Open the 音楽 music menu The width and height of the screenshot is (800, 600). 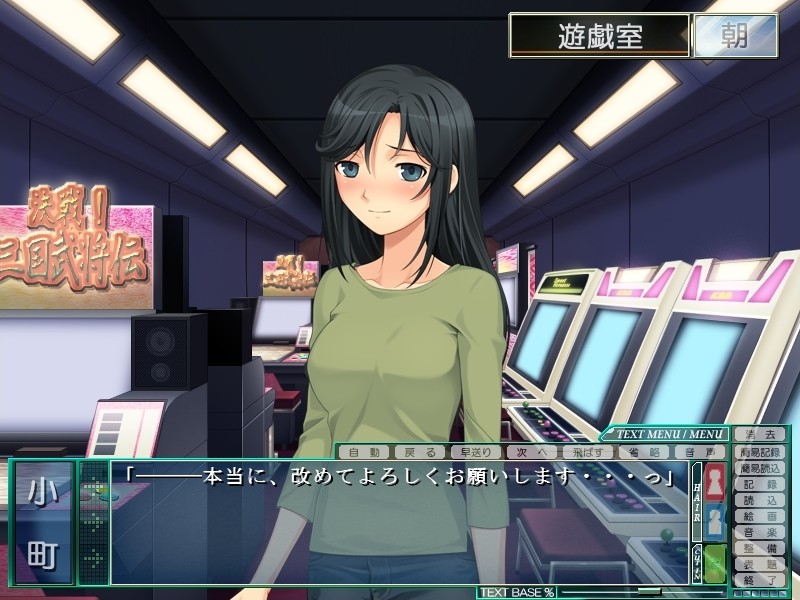coord(759,532)
